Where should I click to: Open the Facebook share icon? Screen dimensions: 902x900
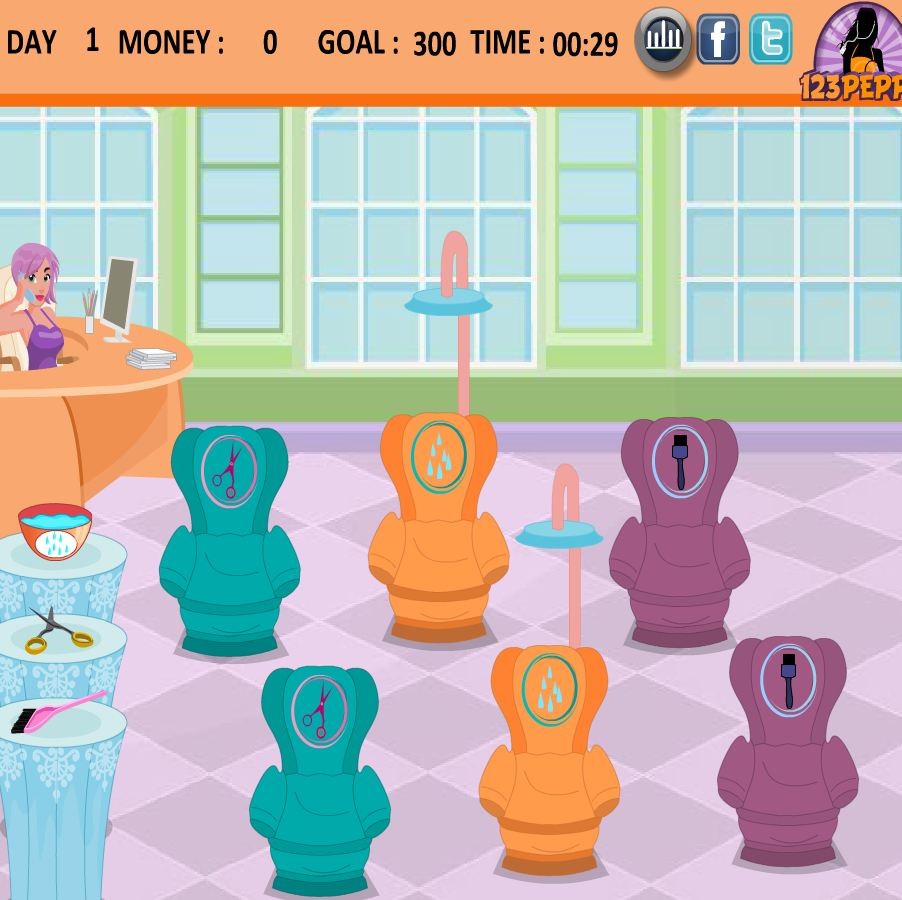click(x=717, y=40)
